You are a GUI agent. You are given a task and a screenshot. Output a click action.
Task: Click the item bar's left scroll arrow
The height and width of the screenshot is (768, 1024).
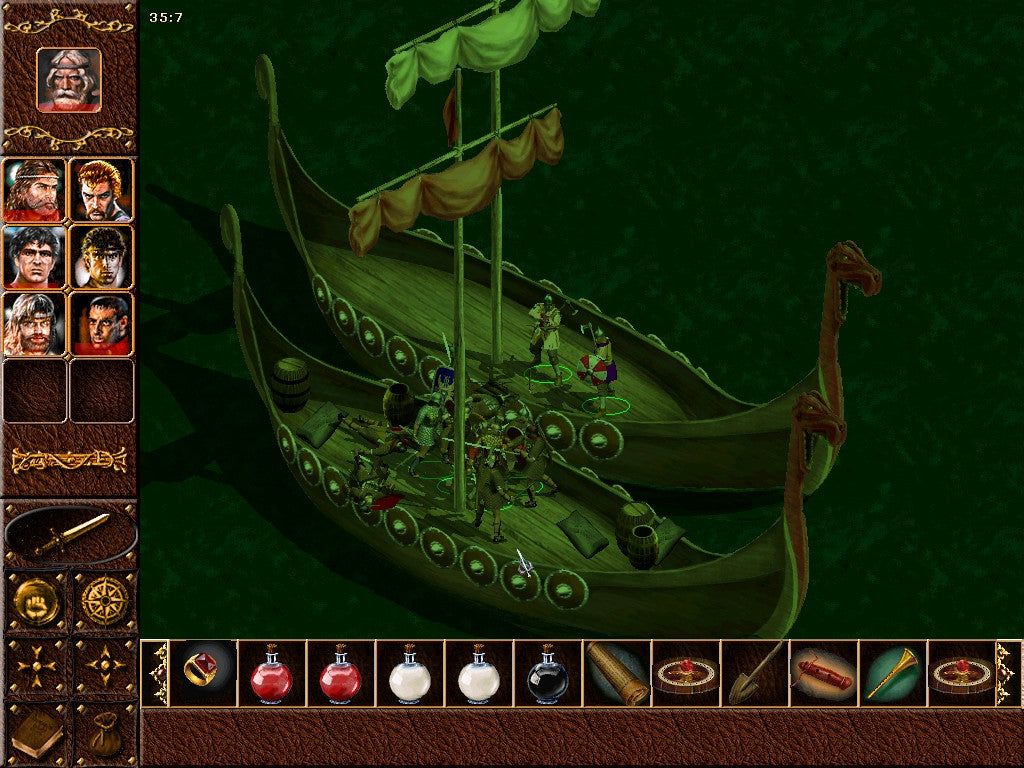point(155,674)
